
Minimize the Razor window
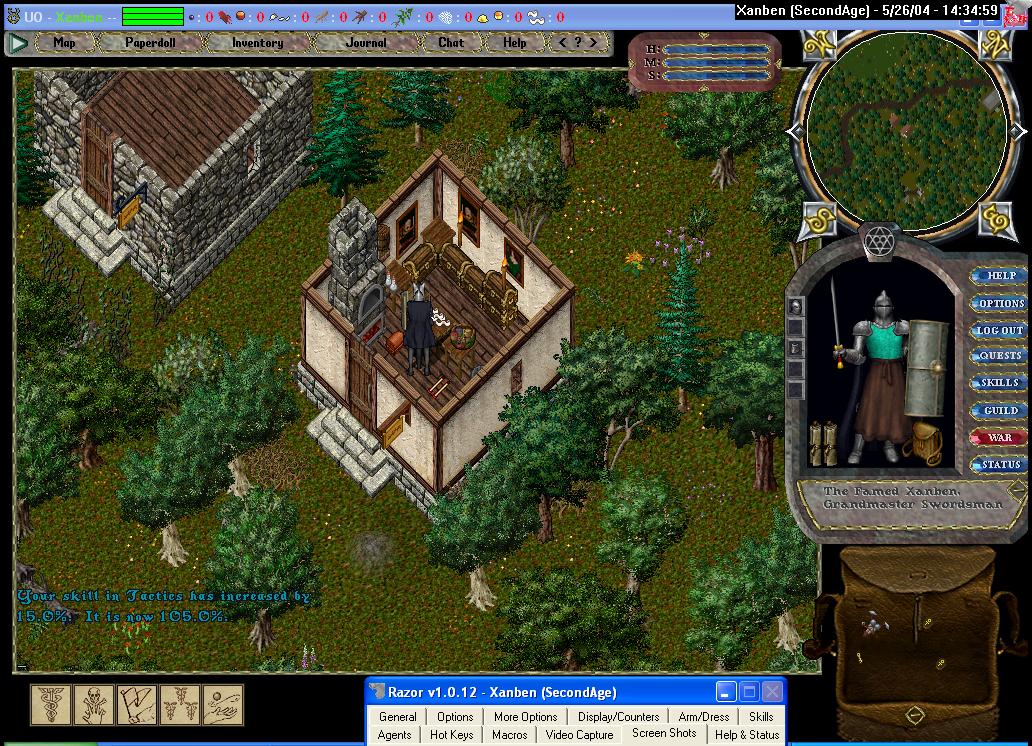pos(726,692)
